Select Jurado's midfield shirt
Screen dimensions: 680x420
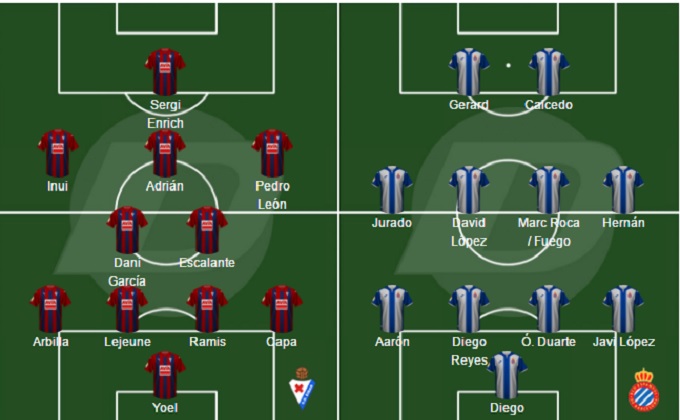tap(392, 190)
